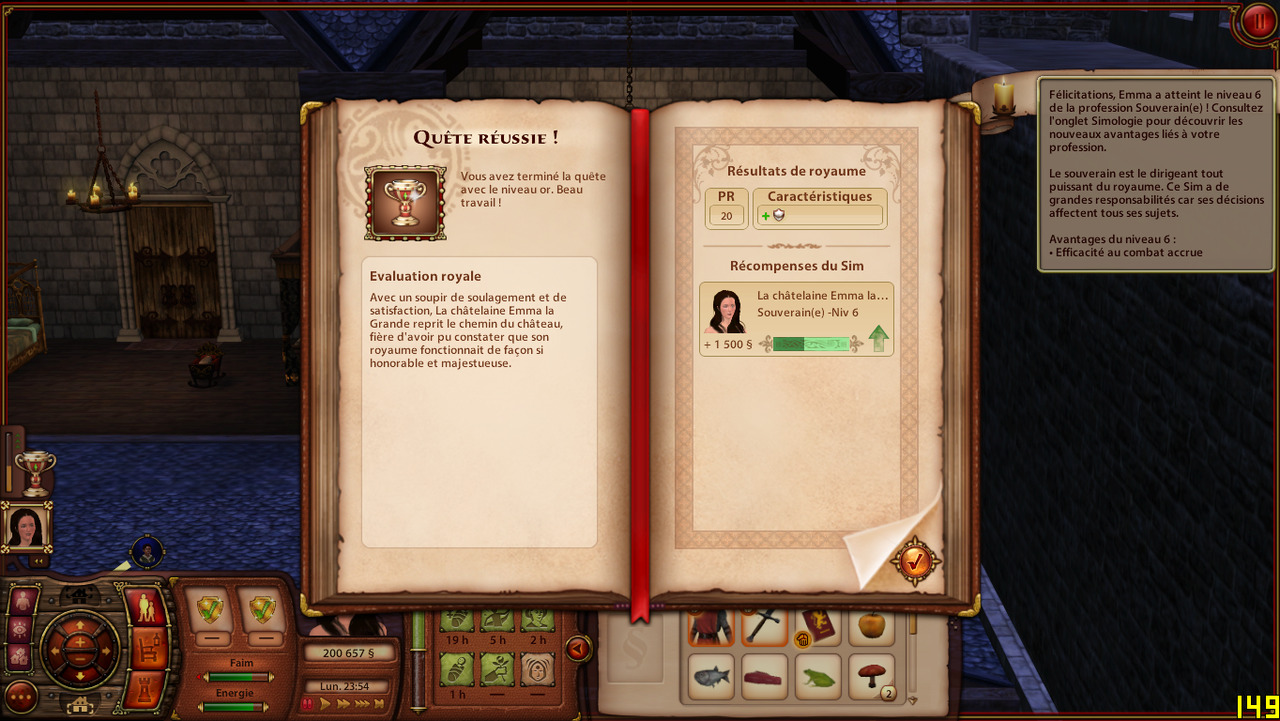This screenshot has height=721, width=1280.
Task: Select Emma's portrait in the side panel
Action: 26,525
